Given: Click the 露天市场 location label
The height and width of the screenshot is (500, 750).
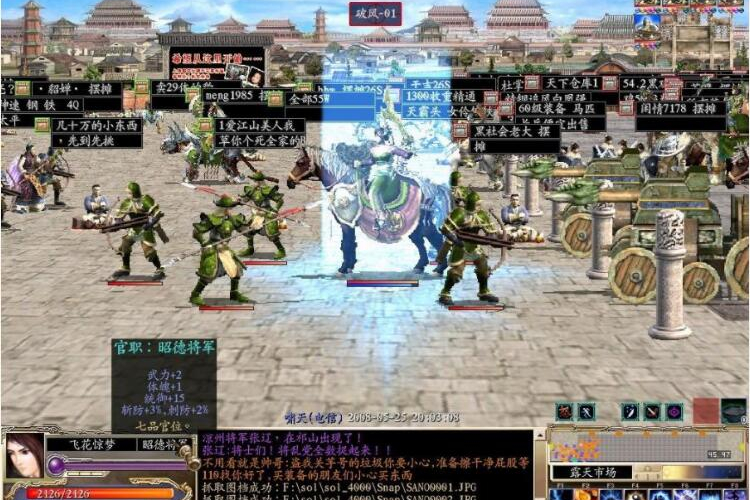Looking at the screenshot, I should pos(592,472).
